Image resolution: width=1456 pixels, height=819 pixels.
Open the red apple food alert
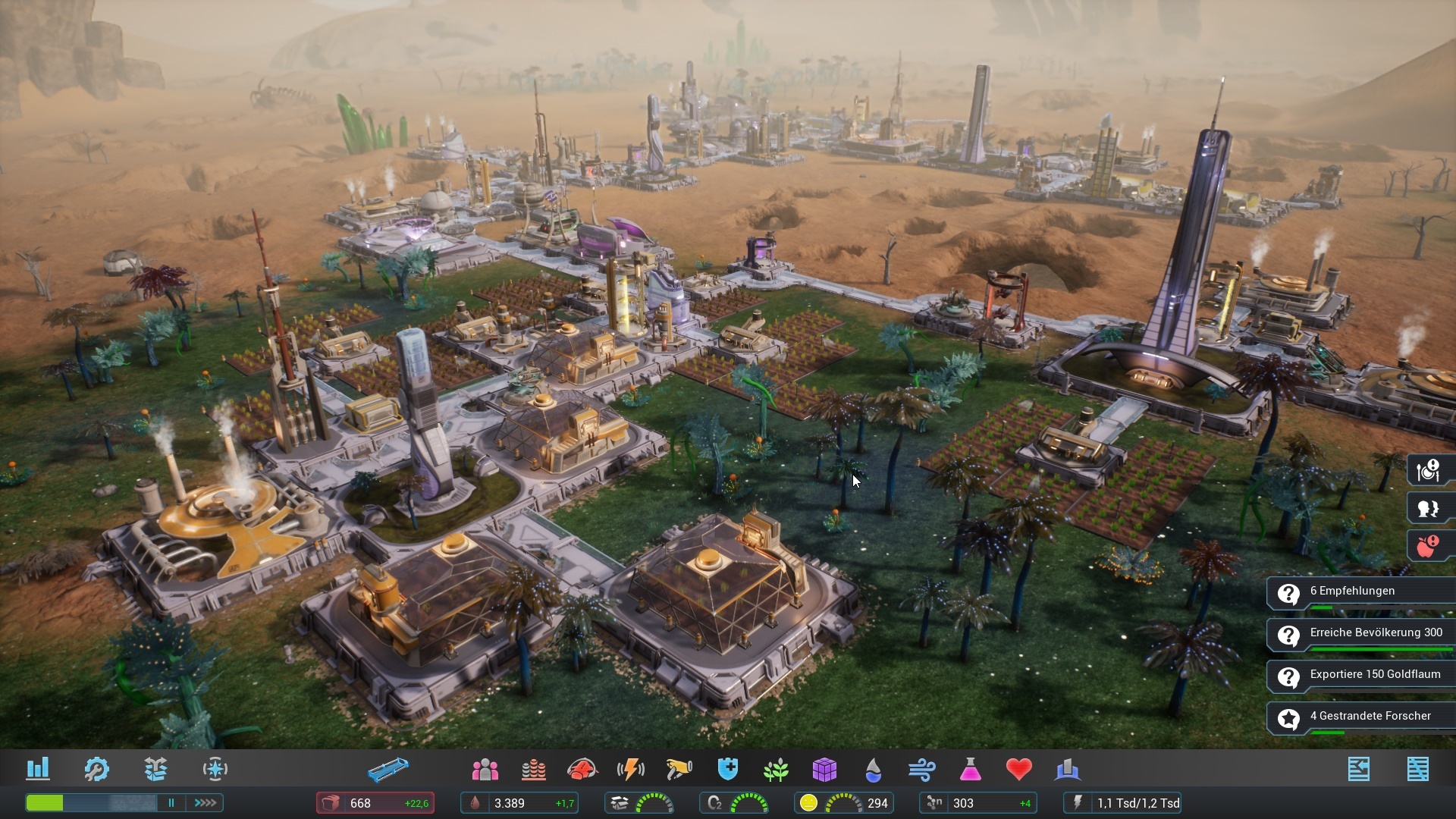pyautogui.click(x=1429, y=544)
